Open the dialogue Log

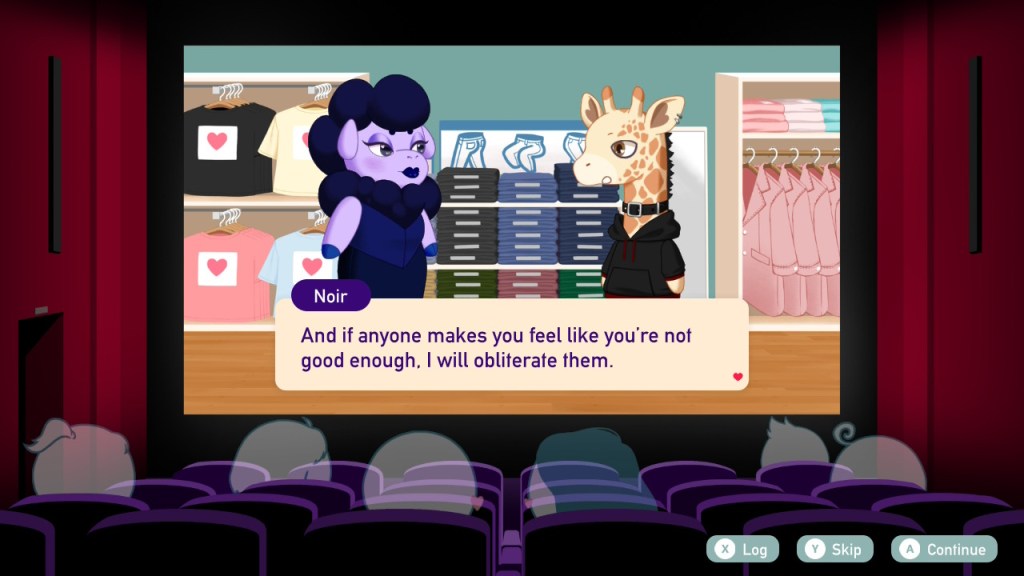coord(743,549)
